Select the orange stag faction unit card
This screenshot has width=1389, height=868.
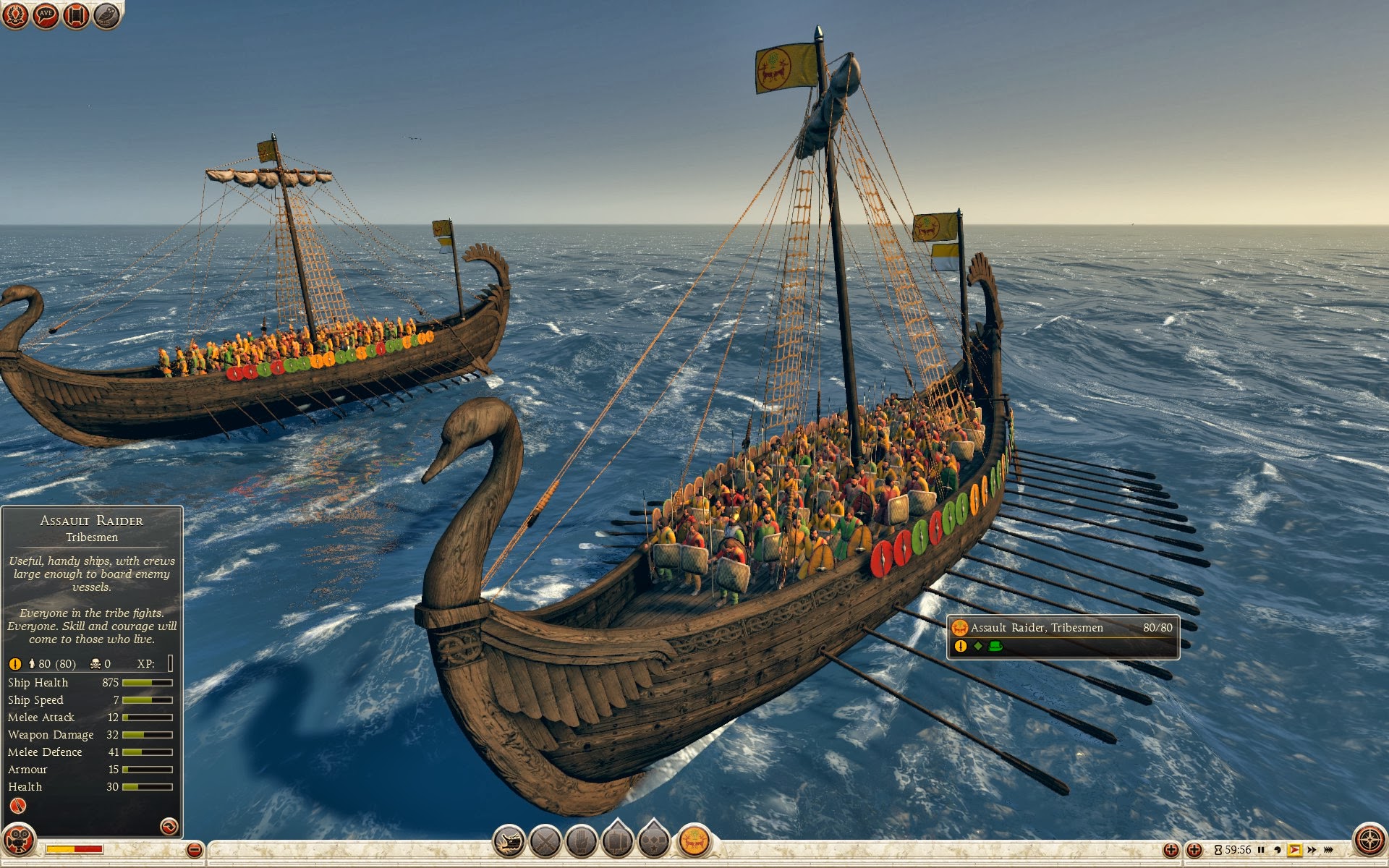point(694,841)
